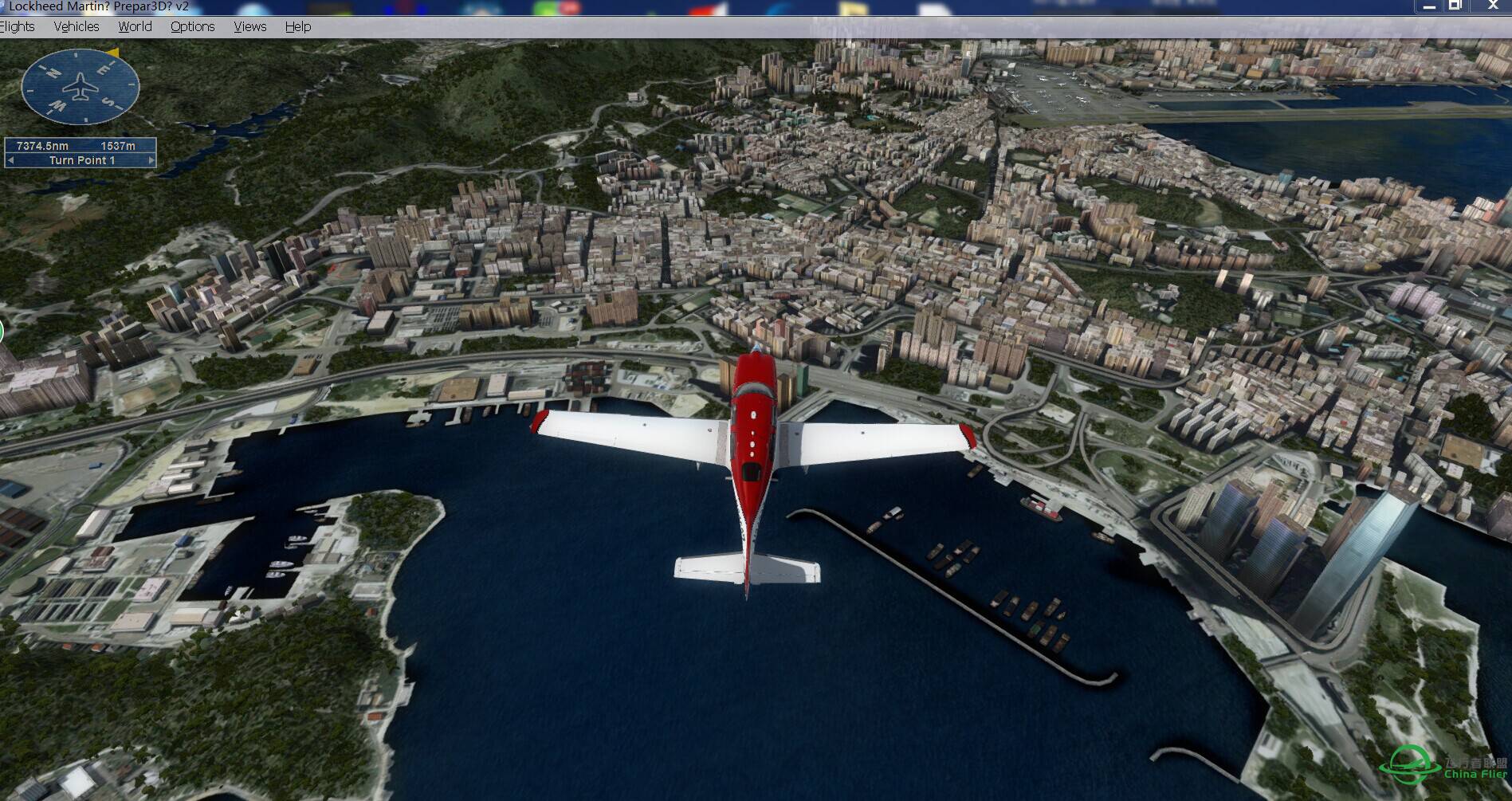The image size is (1512, 801).
Task: Open the World menu
Action: [135, 26]
